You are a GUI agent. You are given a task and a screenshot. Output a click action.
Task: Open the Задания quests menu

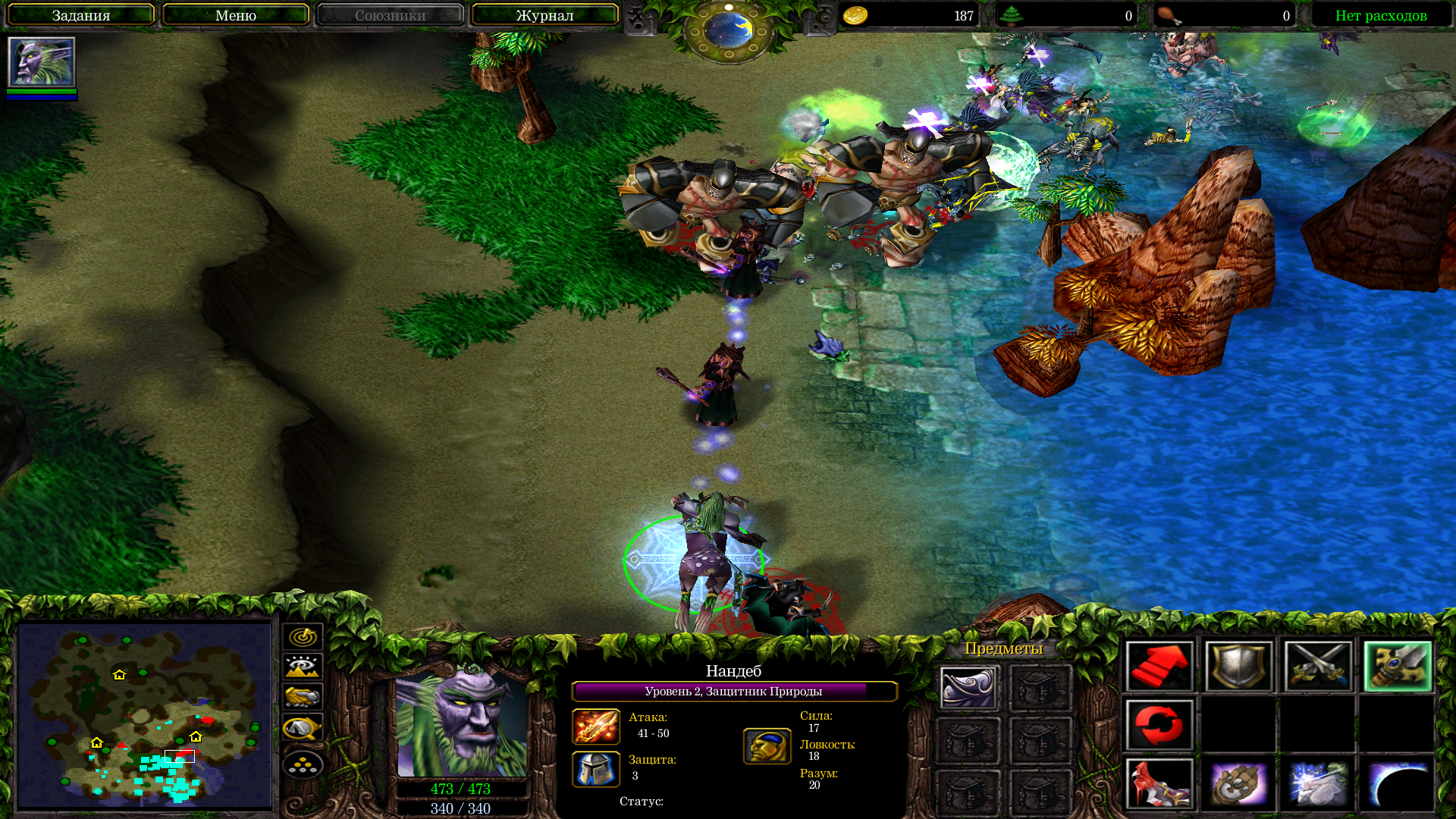pos(80,15)
